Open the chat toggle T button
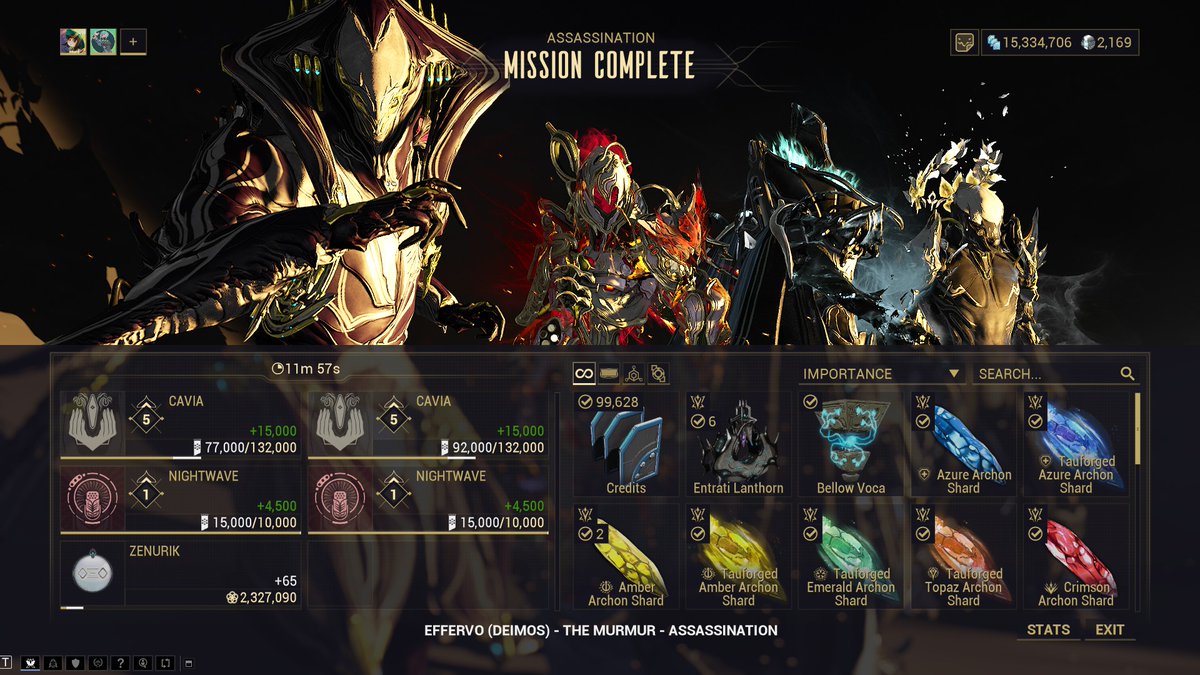Screen dimensions: 1200x675 tap(7, 663)
